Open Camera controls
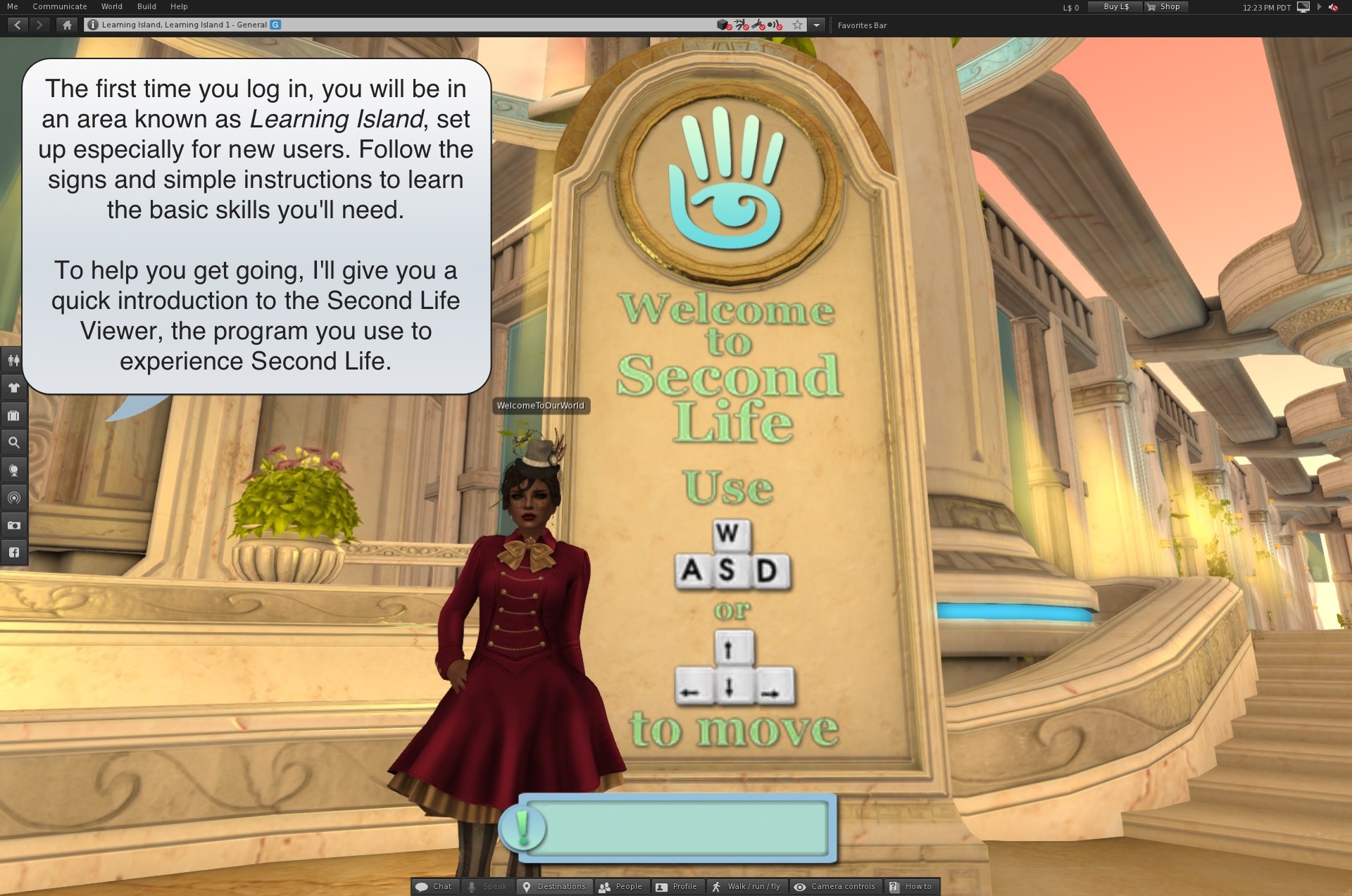This screenshot has width=1352, height=896. 834,886
